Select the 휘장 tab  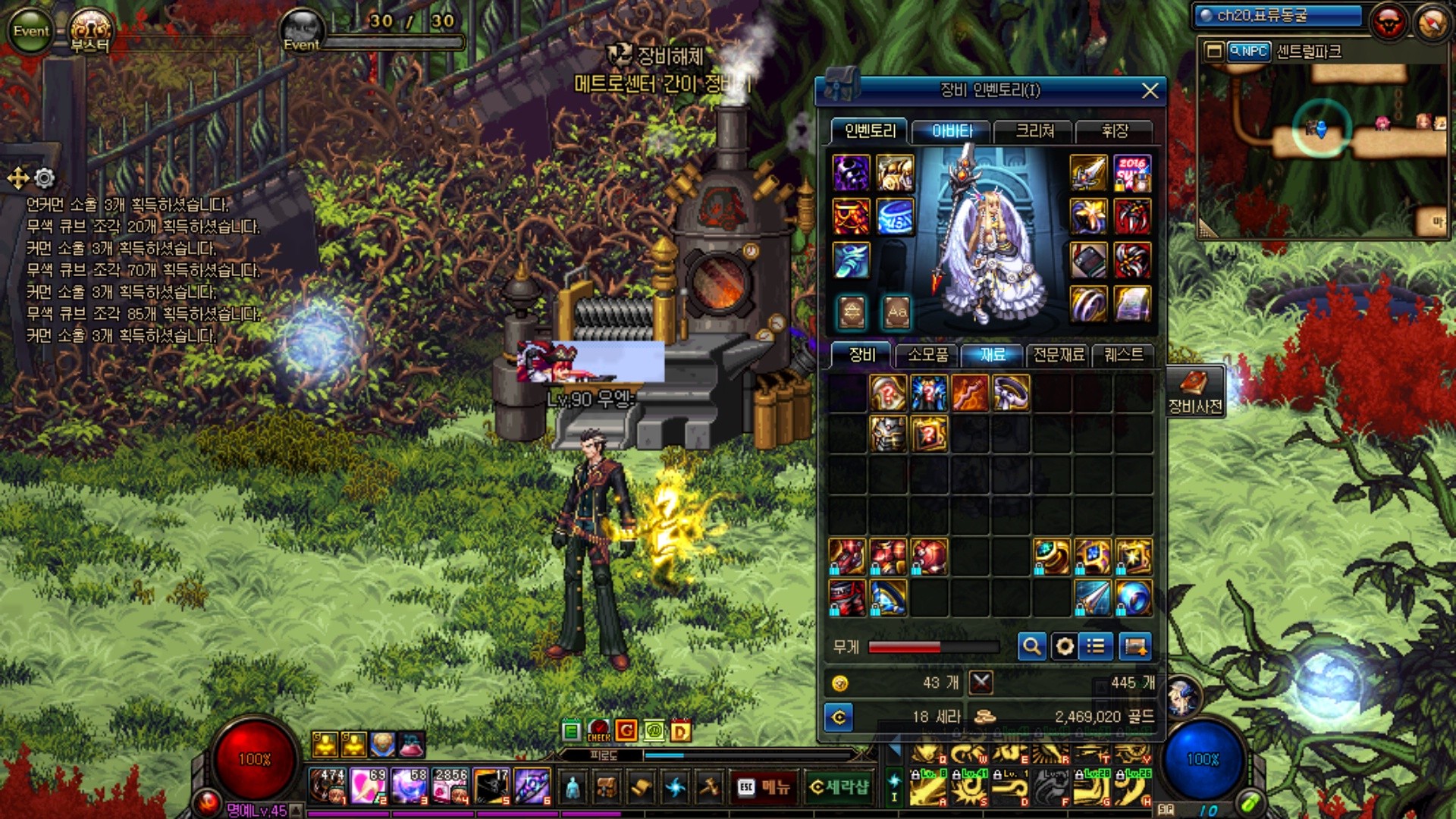click(x=1115, y=131)
